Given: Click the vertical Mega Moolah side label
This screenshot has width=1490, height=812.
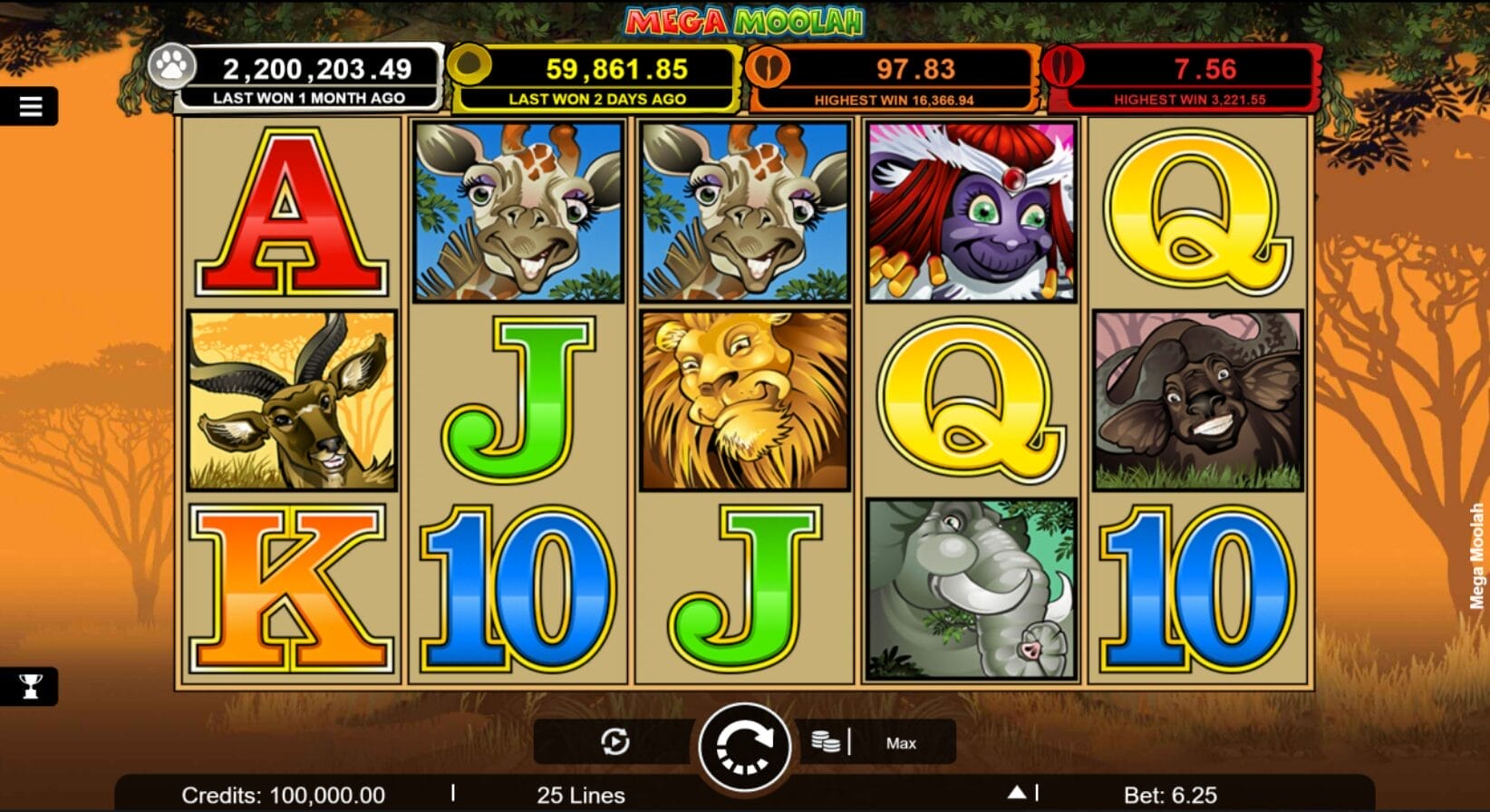Looking at the screenshot, I should click(x=1477, y=554).
